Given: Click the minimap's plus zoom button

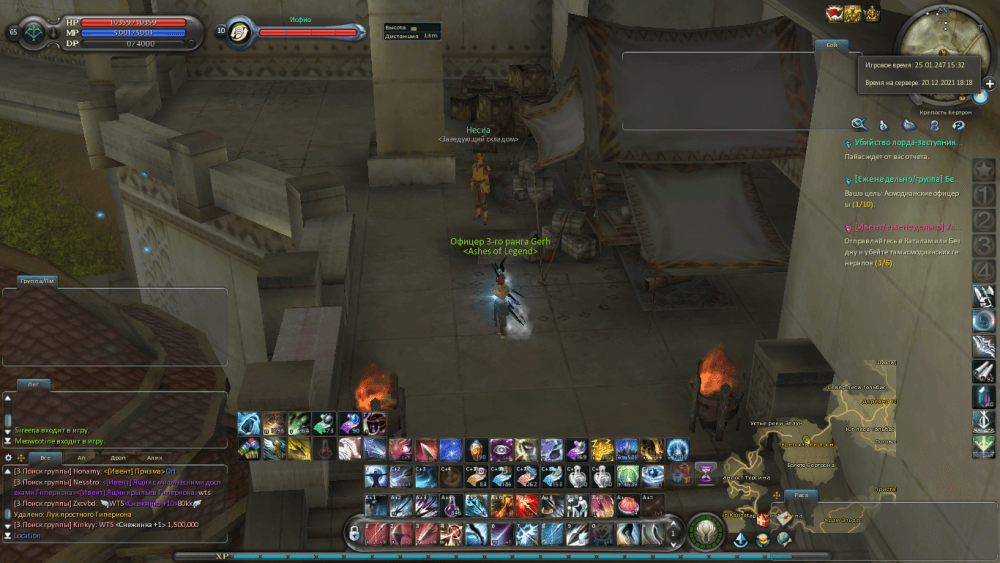Looking at the screenshot, I should pos(990,84).
